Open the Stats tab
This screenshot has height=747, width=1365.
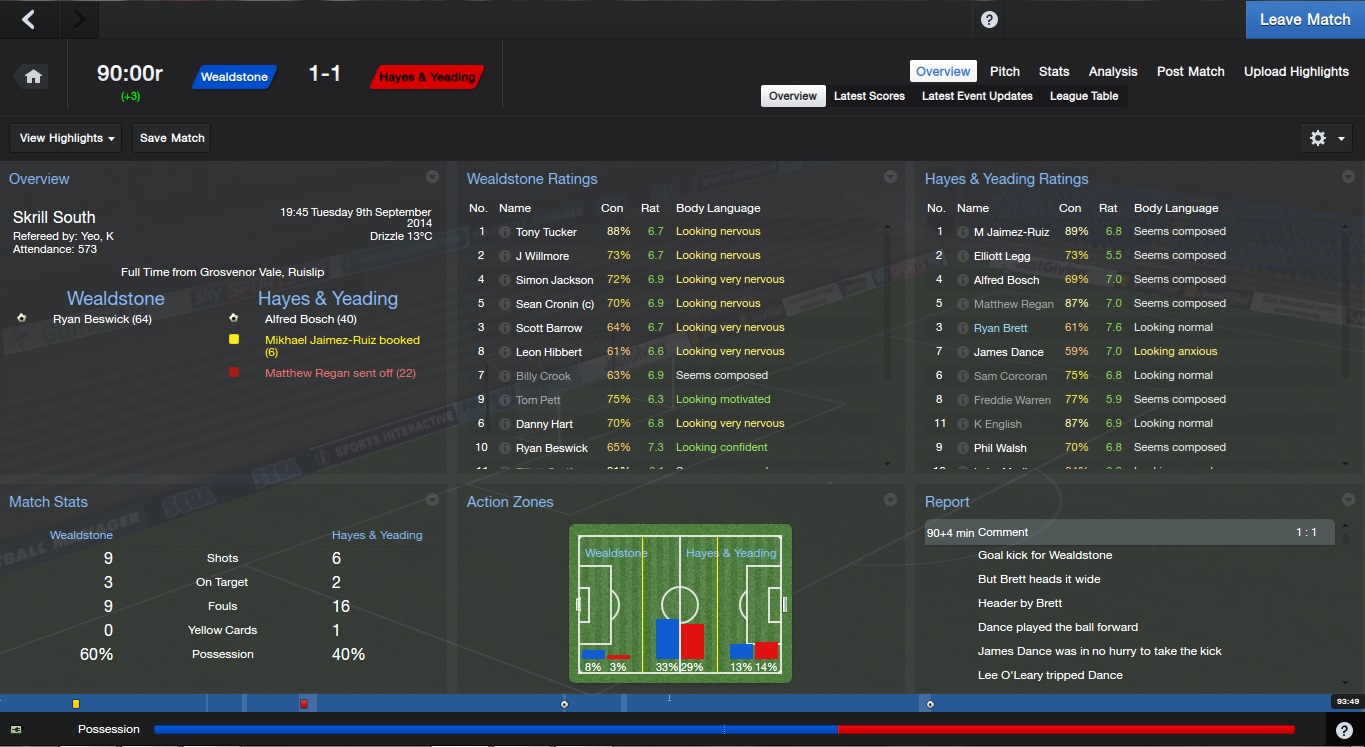click(x=1053, y=71)
